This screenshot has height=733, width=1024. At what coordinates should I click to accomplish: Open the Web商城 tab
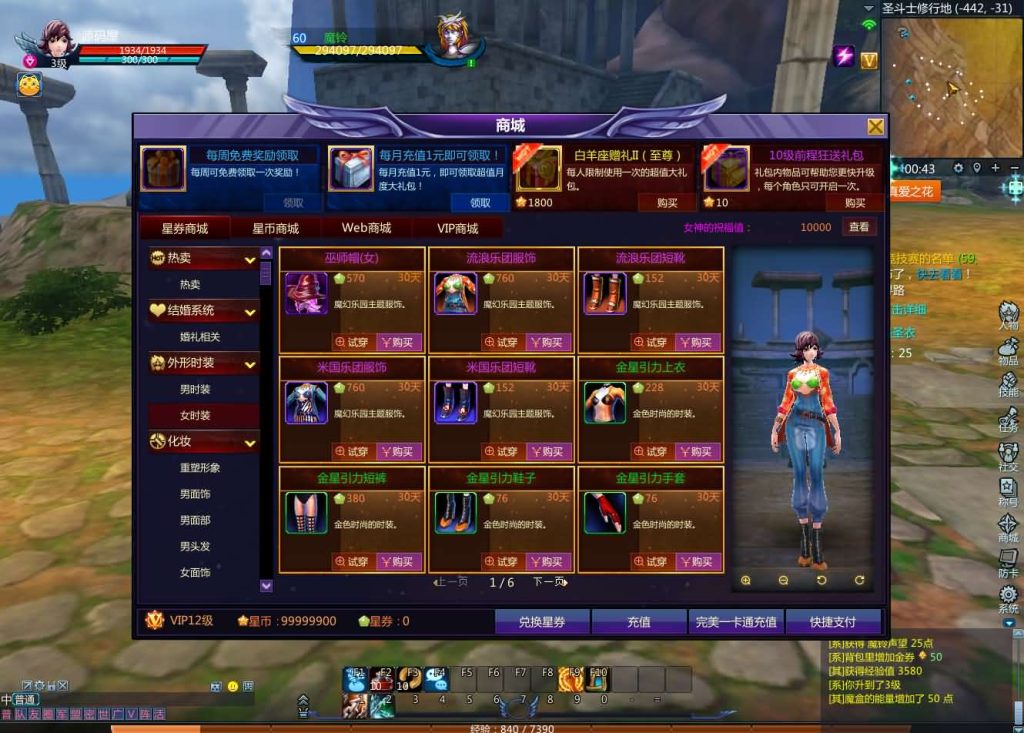pos(366,228)
